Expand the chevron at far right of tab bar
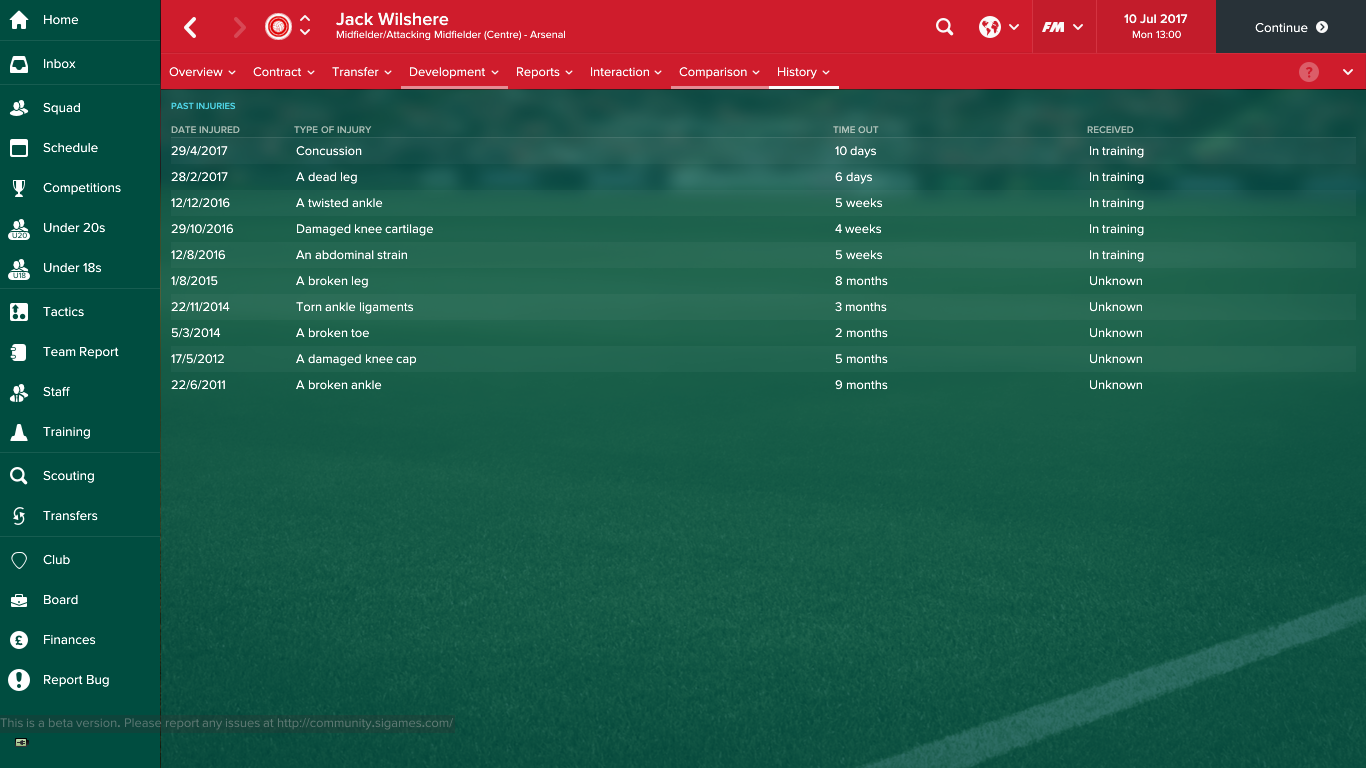This screenshot has height=768, width=1366. (x=1348, y=72)
